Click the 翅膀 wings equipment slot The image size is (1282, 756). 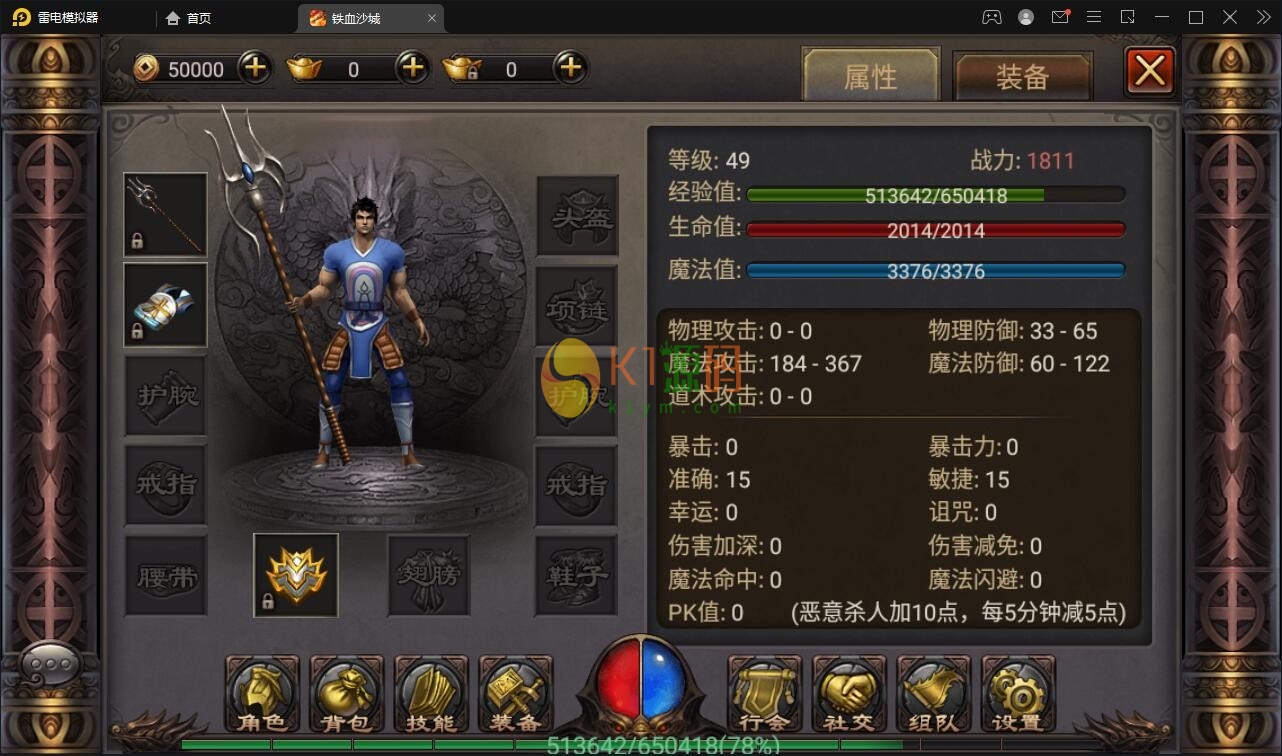[x=428, y=575]
